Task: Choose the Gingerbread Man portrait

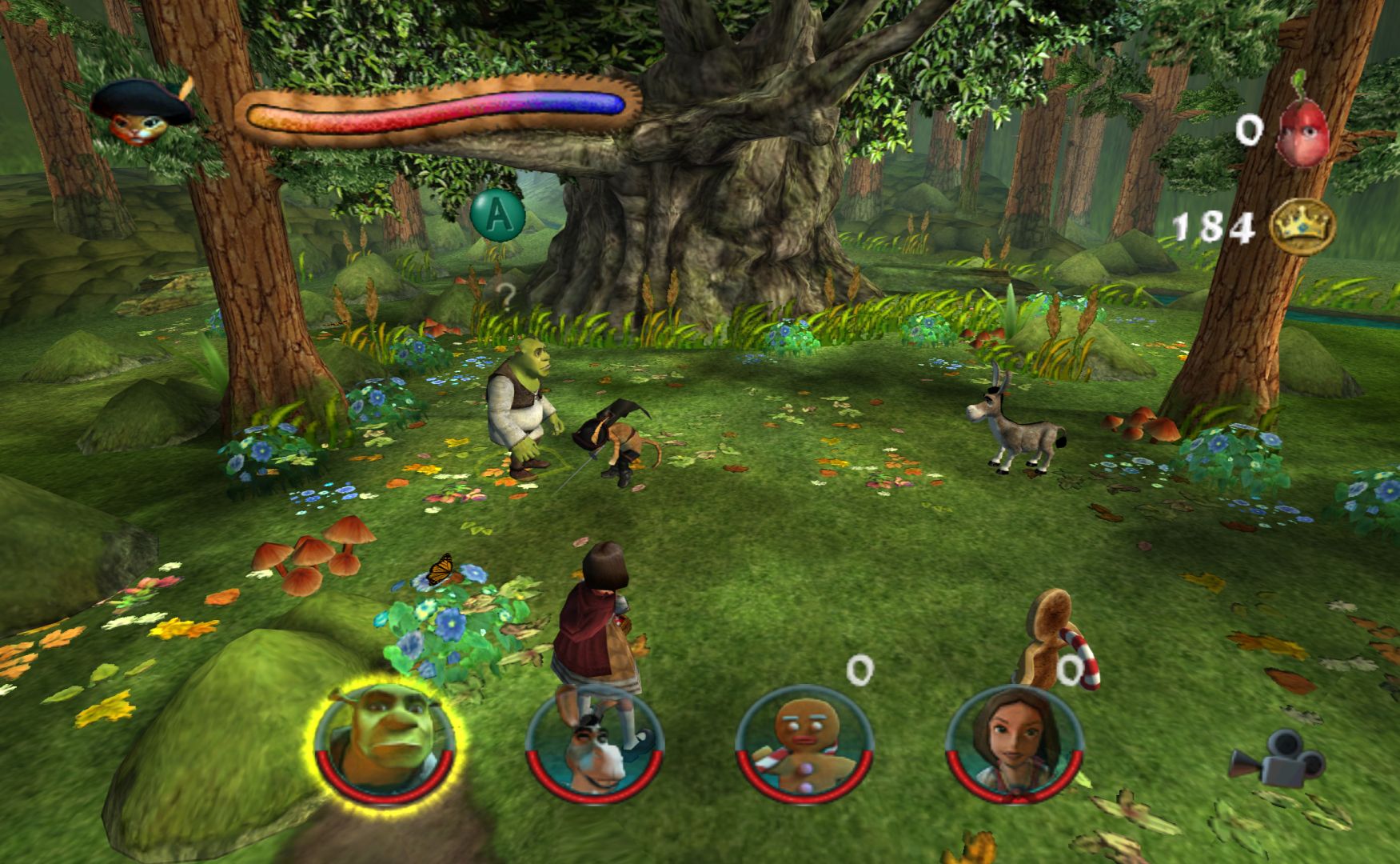Action: tap(804, 744)
